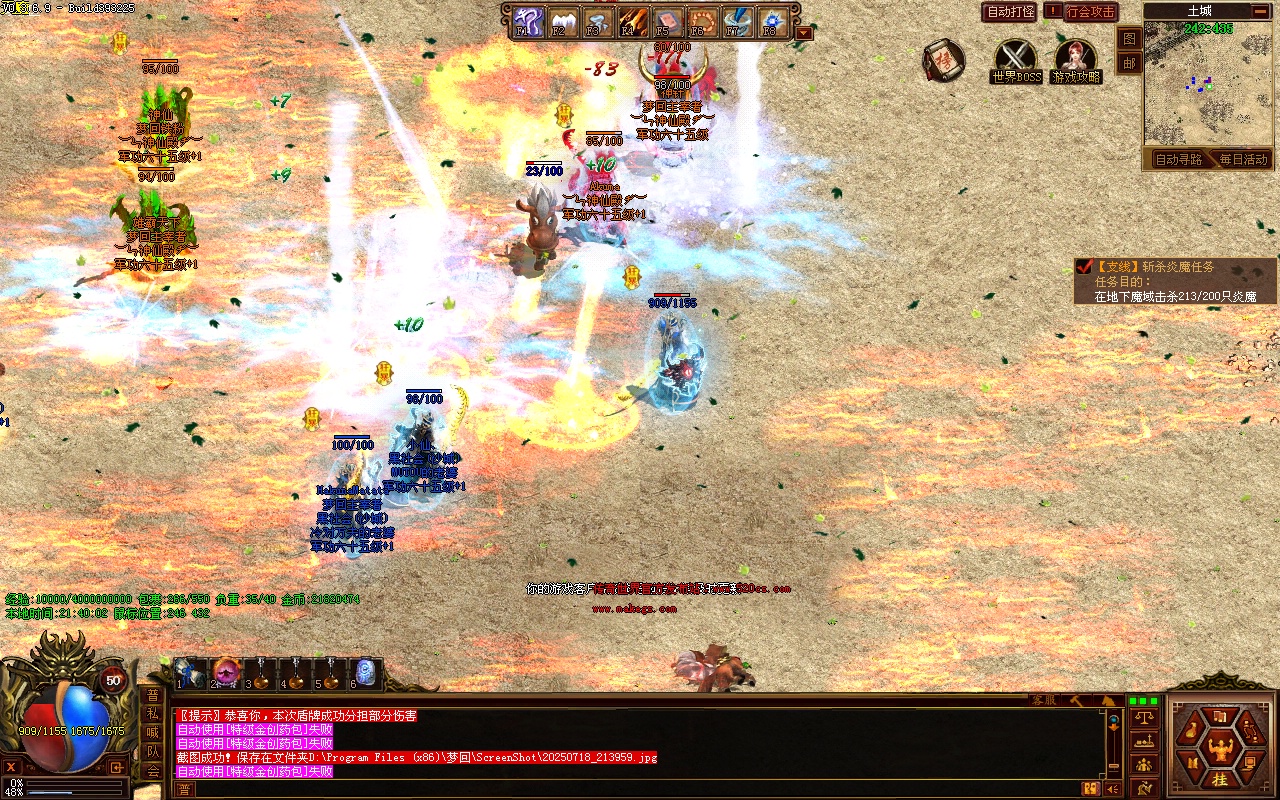The width and height of the screenshot is (1280, 800).
Task: Use the blue rune stone in slot 6
Action: (x=365, y=672)
